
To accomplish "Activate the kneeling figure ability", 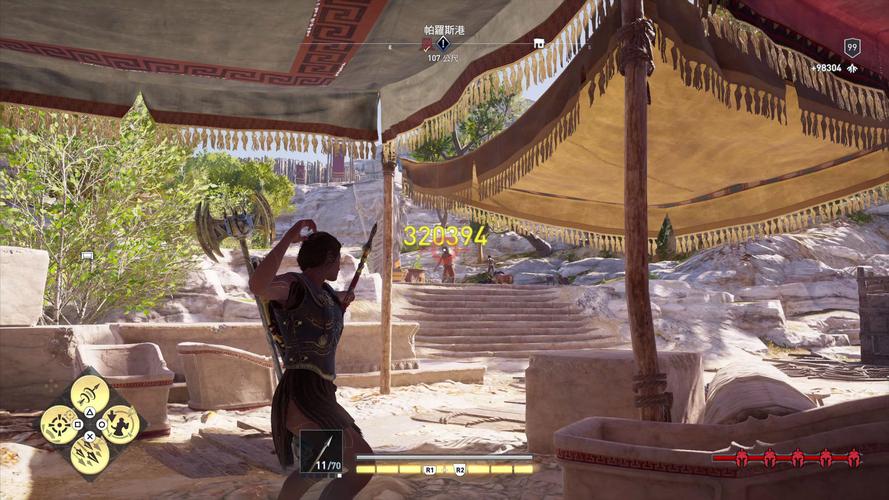I will (121, 424).
